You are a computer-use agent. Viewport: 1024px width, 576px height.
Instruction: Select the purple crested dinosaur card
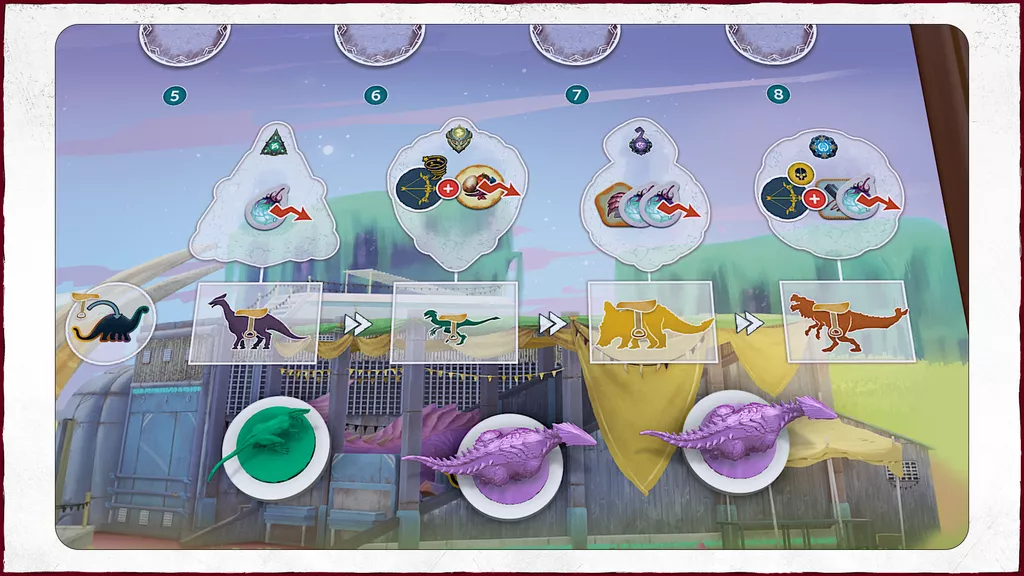pyautogui.click(x=255, y=321)
